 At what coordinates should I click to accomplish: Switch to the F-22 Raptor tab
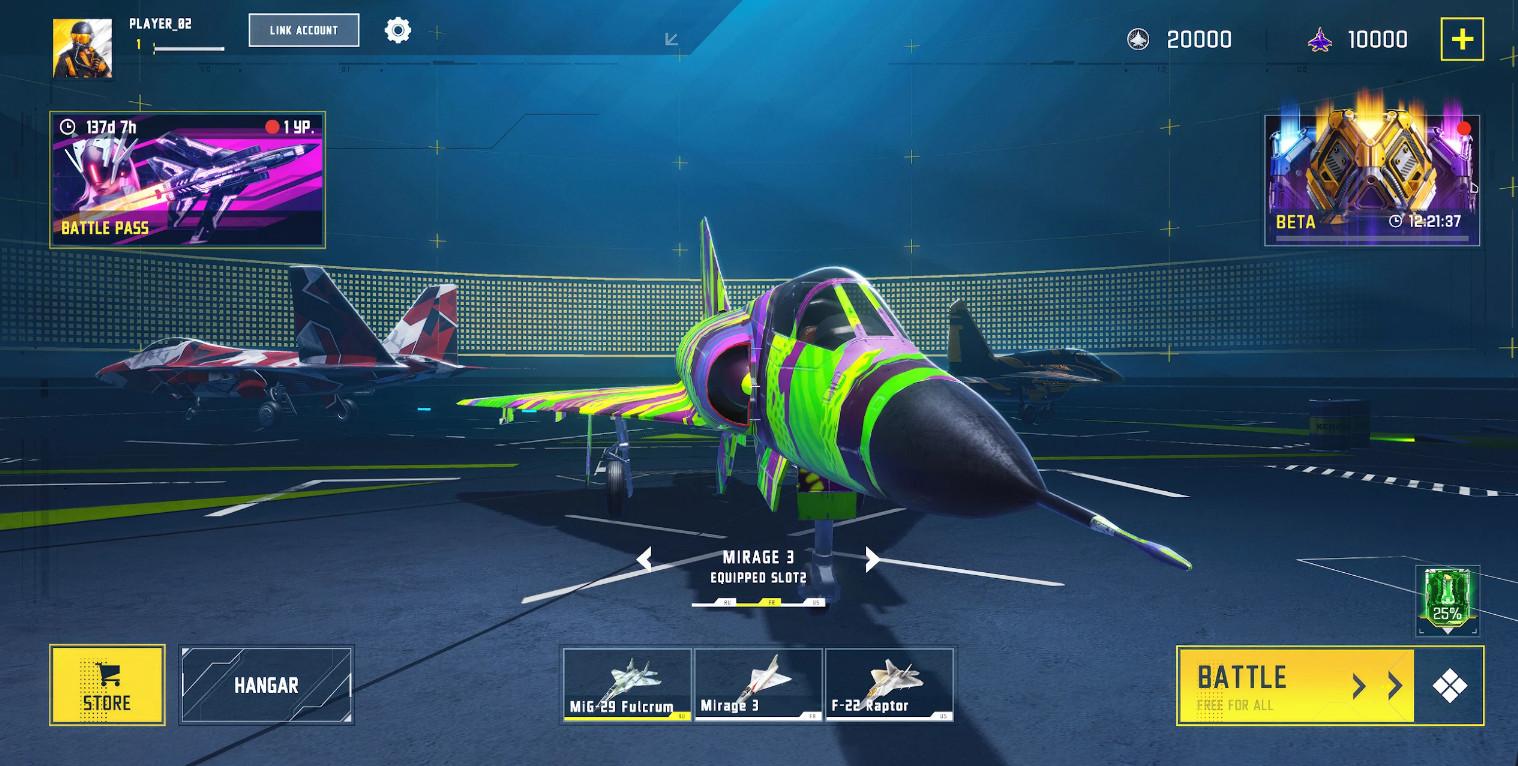click(x=889, y=685)
